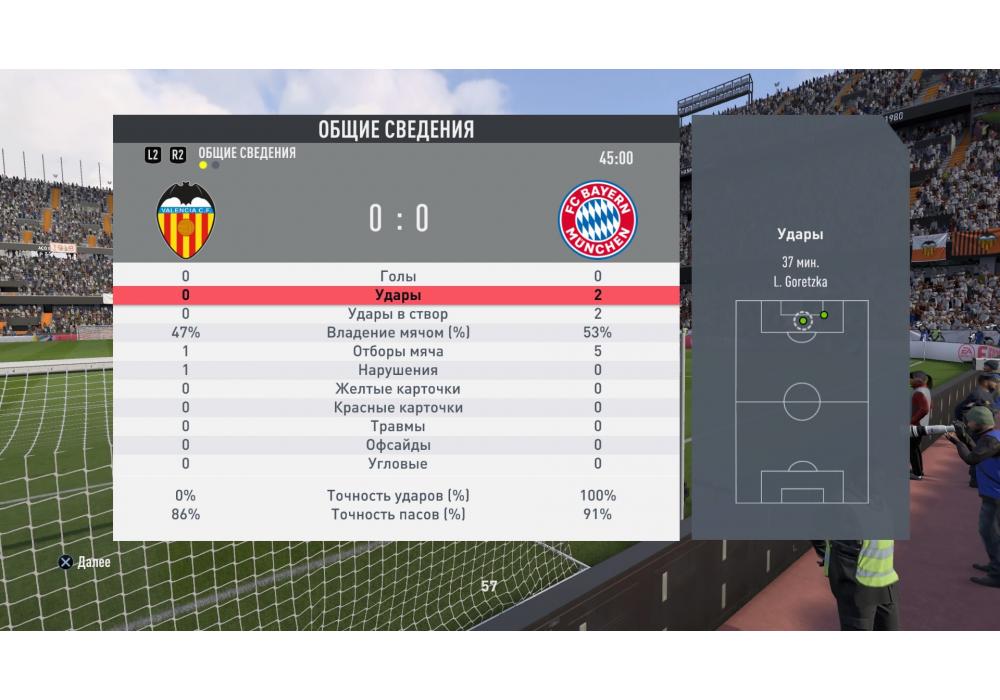Choose the Желтые карточки row

(x=398, y=389)
